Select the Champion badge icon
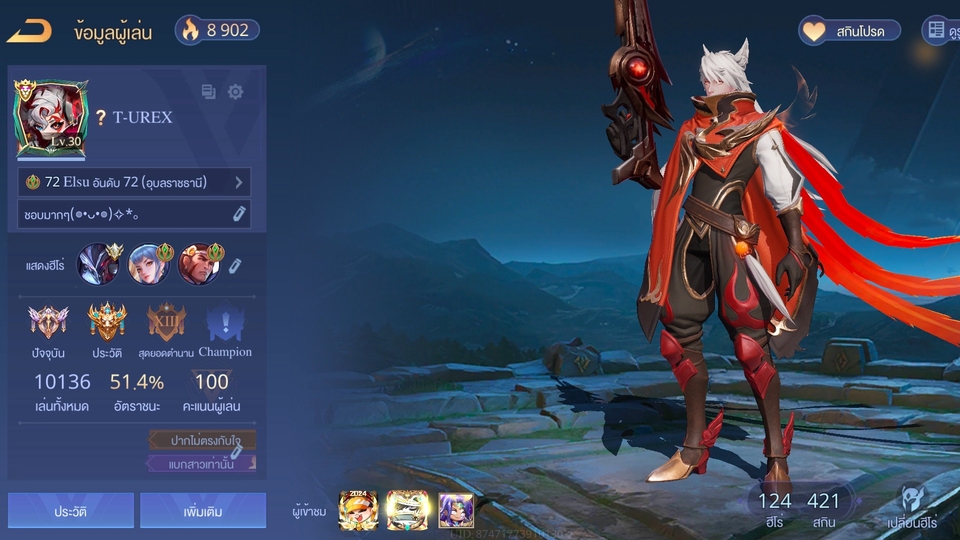The height and width of the screenshot is (540, 960). click(224, 324)
